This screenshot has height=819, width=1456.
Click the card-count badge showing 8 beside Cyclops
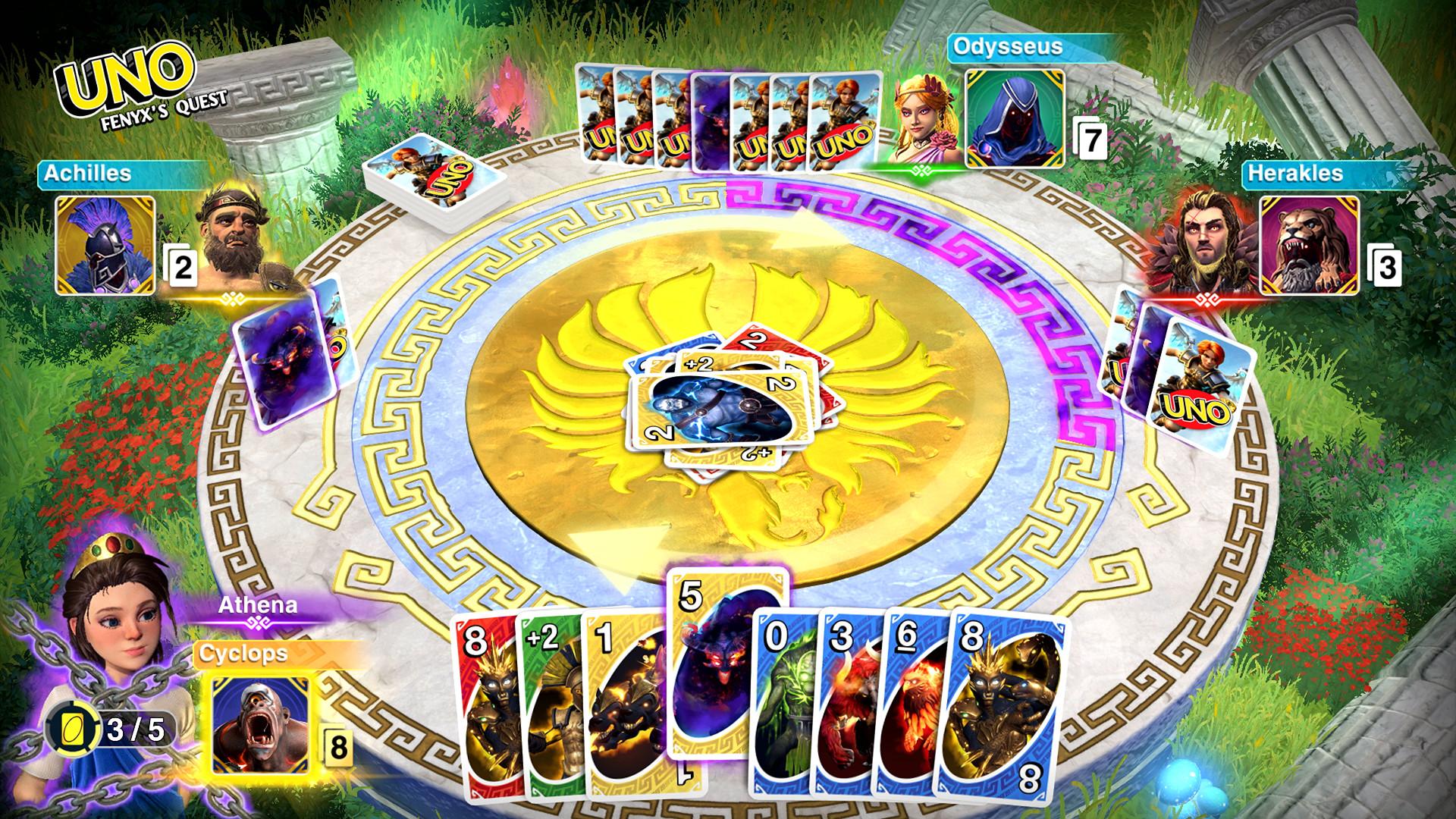[x=337, y=746]
